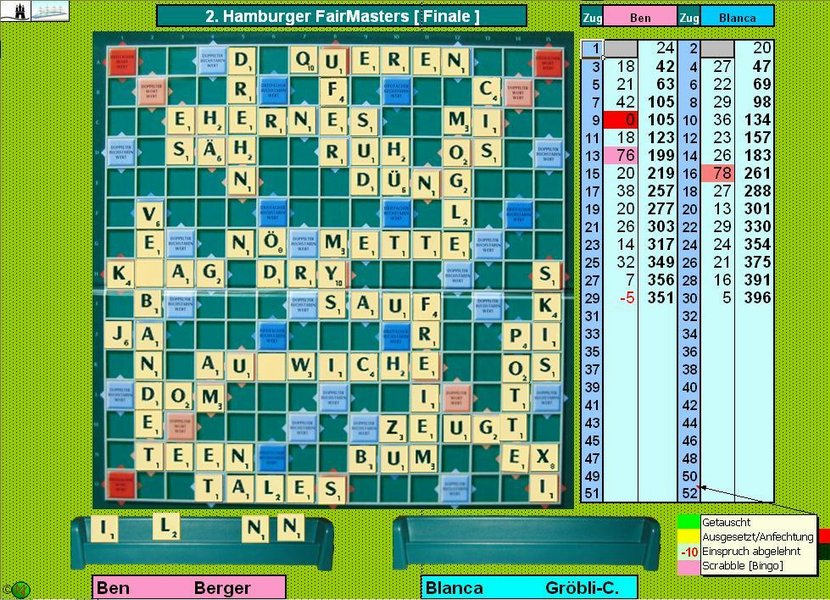This screenshot has height=600, width=830.
Task: Click move 30 in Blanca's Zug column
Action: click(x=690, y=297)
